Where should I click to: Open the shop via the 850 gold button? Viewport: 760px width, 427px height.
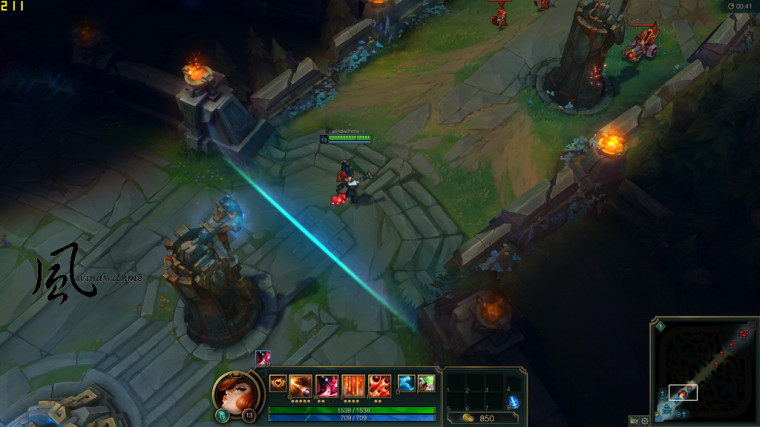(x=480, y=418)
